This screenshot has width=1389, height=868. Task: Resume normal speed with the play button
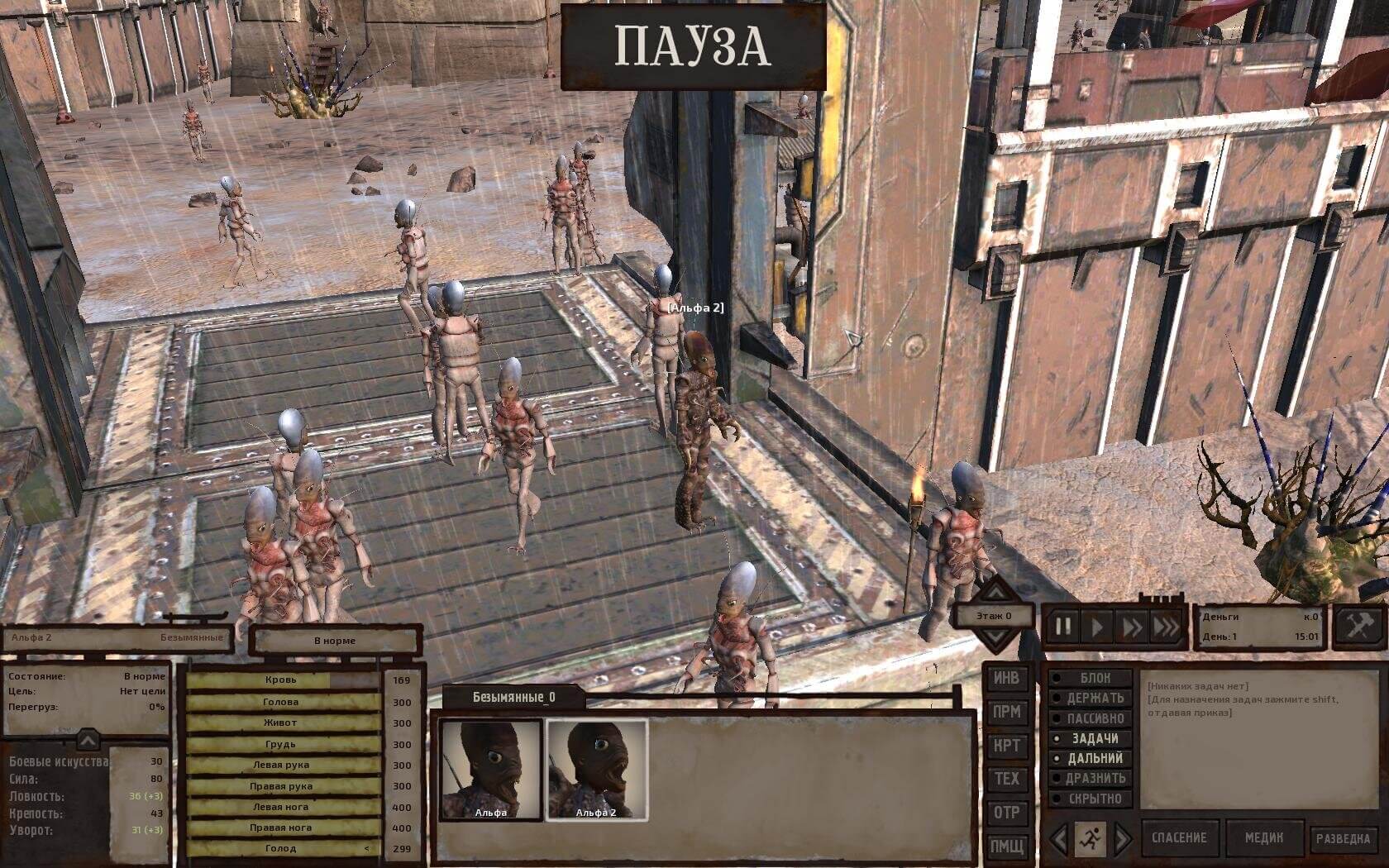coord(1097,627)
